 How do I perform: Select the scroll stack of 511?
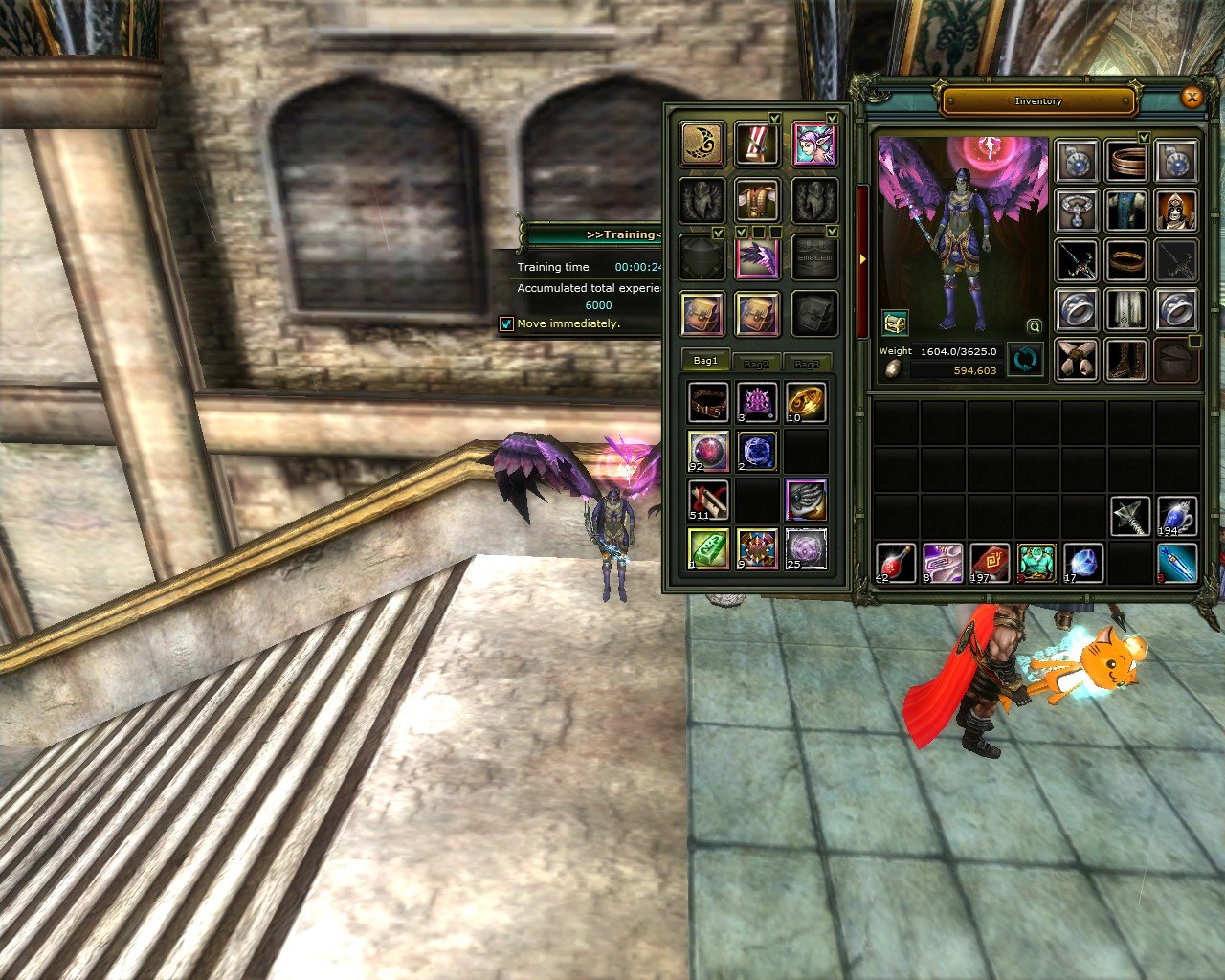(709, 499)
